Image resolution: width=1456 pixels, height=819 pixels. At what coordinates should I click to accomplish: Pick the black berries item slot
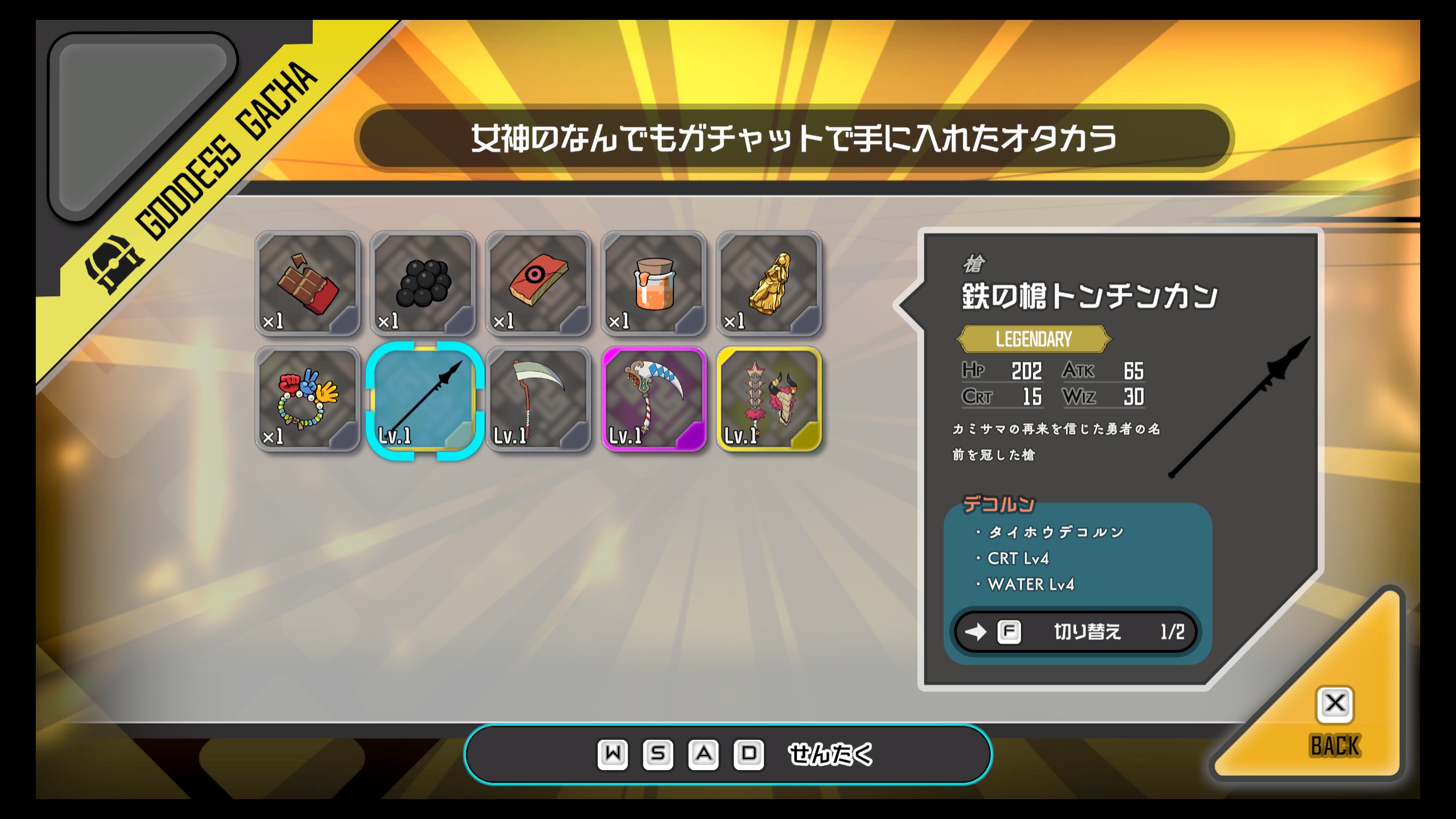[423, 283]
